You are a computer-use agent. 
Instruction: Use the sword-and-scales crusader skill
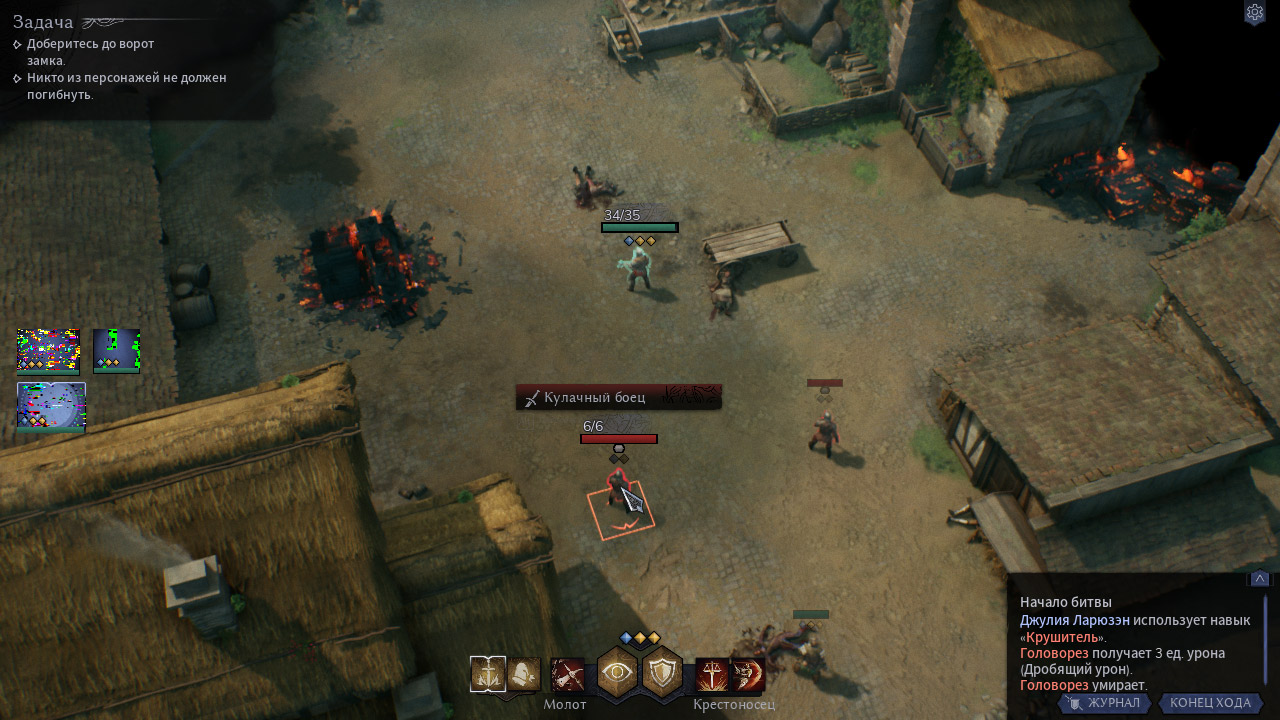(711, 675)
